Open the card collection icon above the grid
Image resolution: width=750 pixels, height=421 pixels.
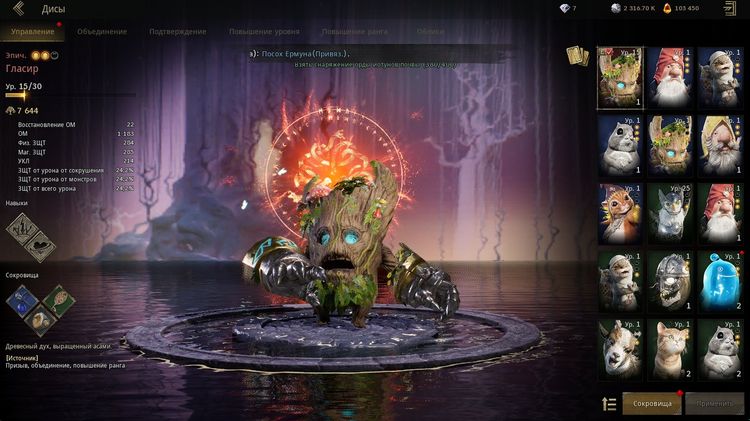click(x=577, y=55)
